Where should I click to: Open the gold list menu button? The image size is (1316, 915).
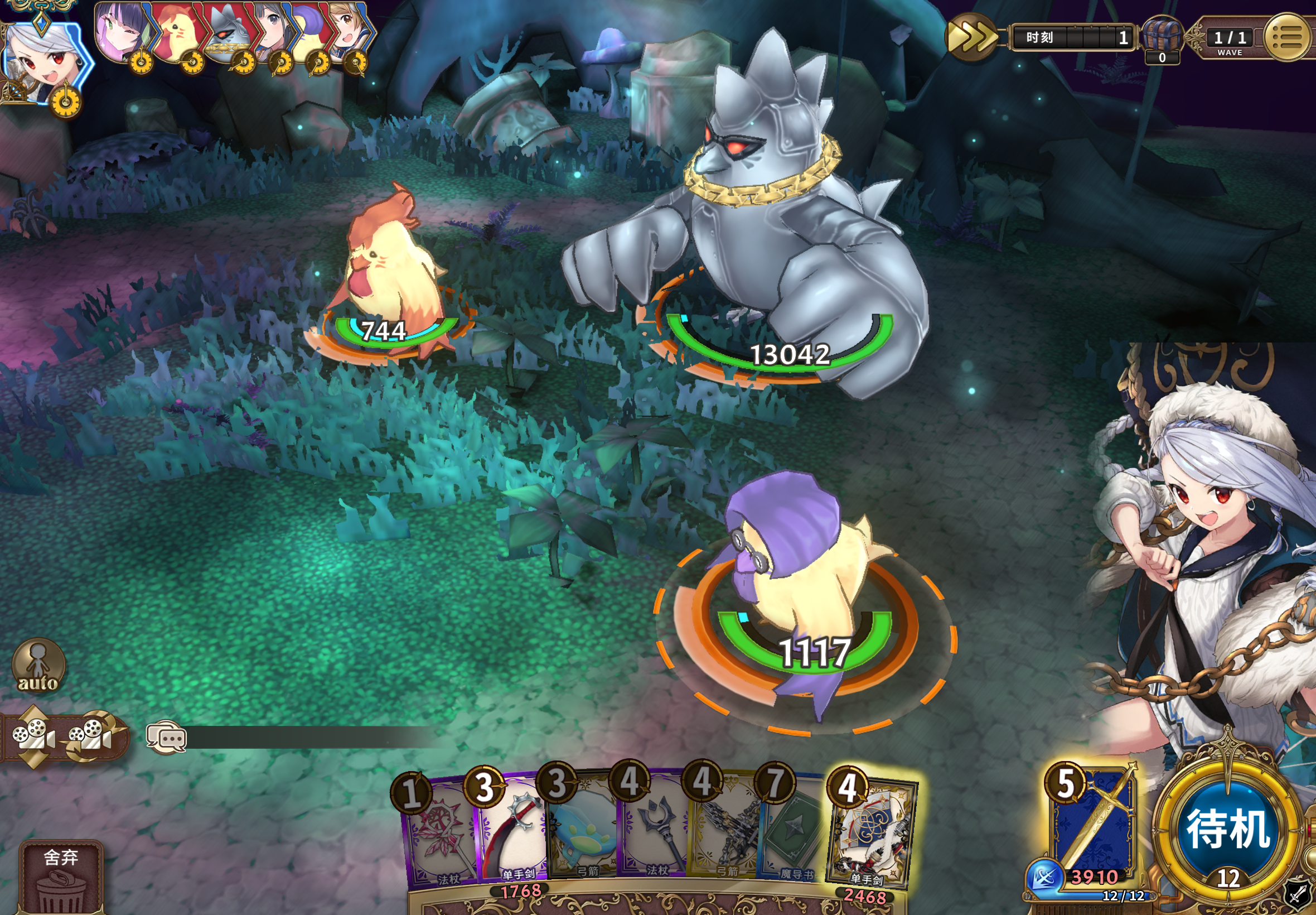1287,38
